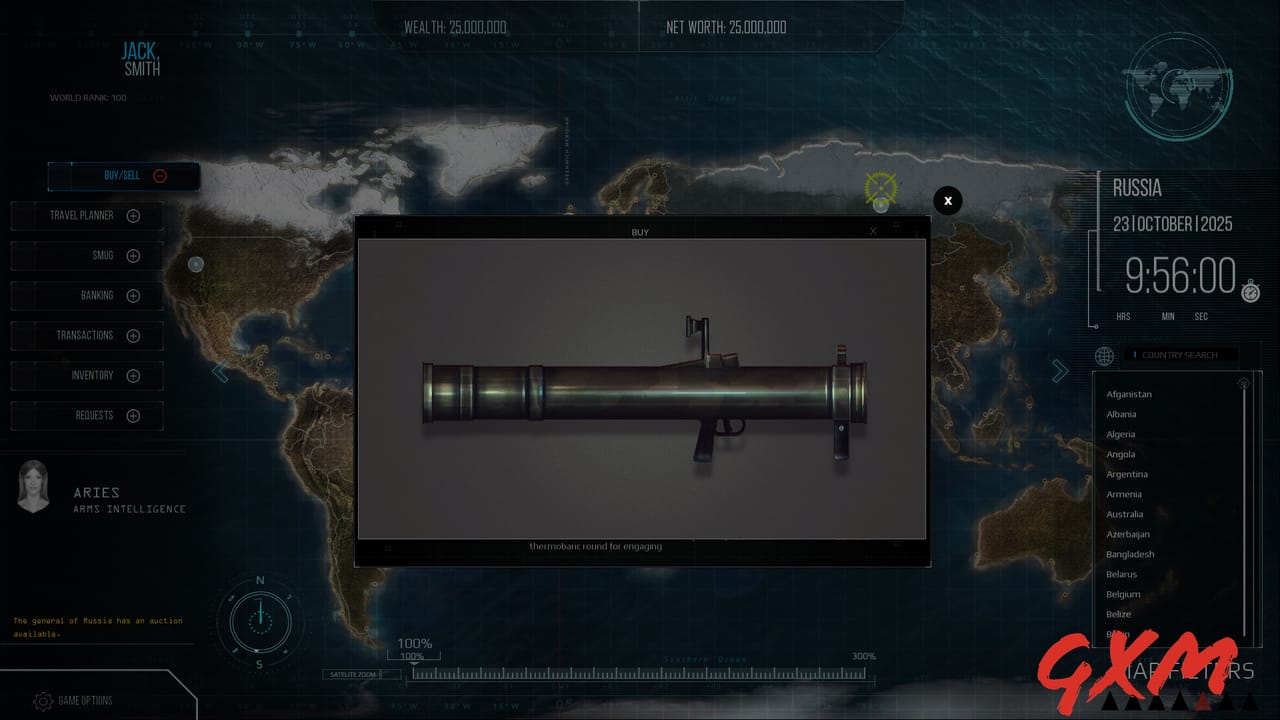
Task: Select the yellow auction marker over Russia
Action: point(881,188)
